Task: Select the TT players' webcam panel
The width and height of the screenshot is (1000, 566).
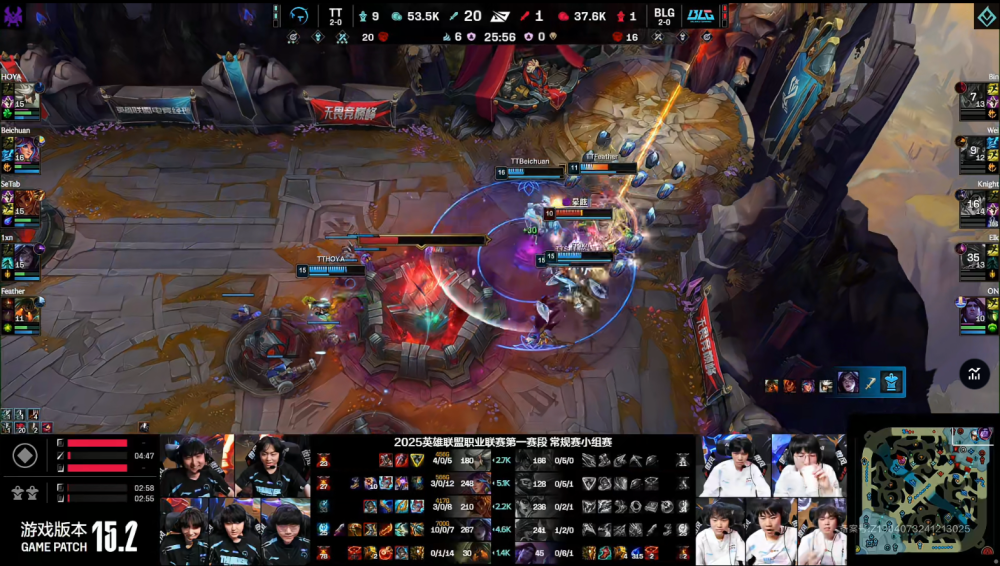Action: pyautogui.click(x=235, y=498)
